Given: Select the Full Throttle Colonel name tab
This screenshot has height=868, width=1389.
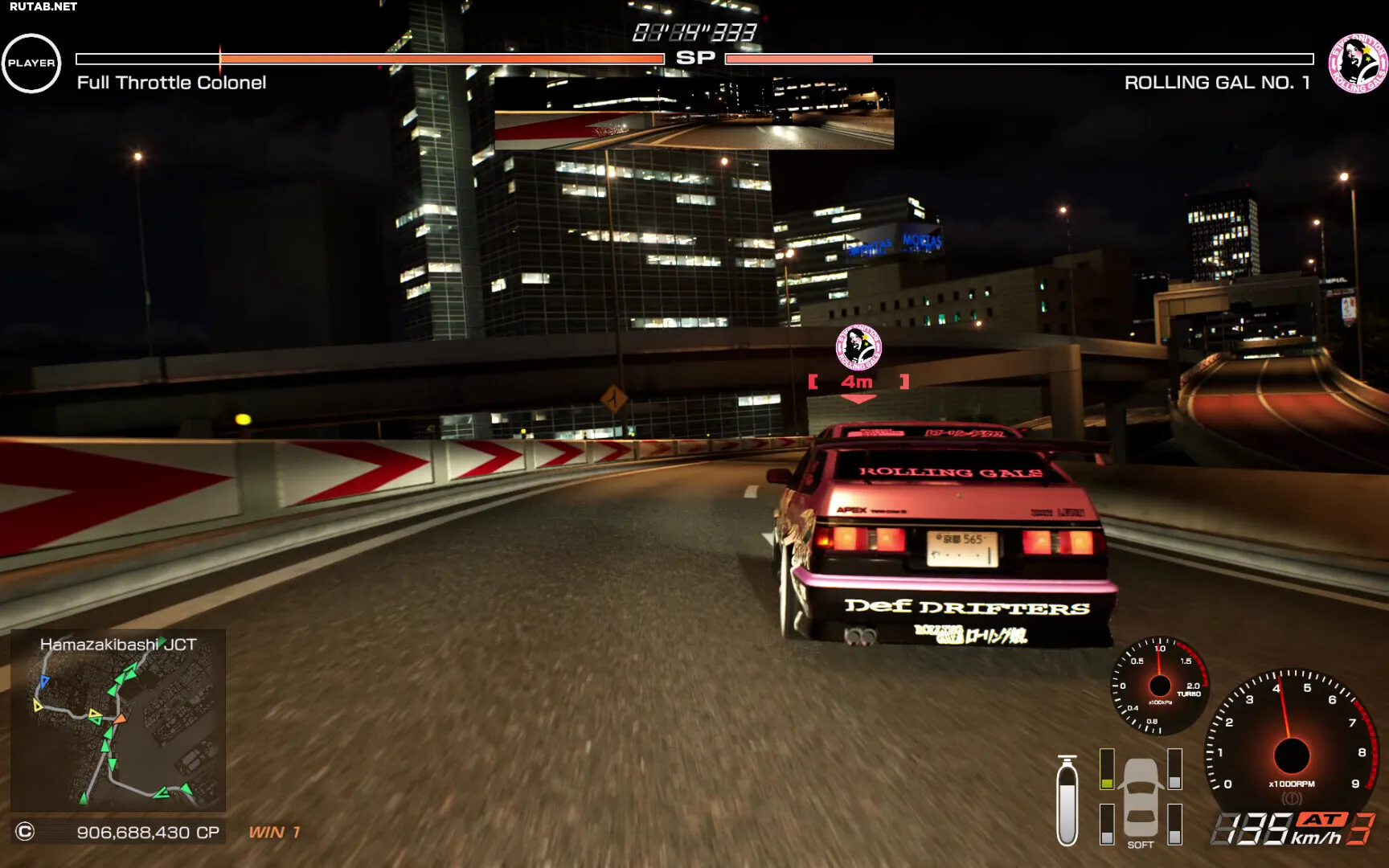Looking at the screenshot, I should tap(171, 83).
